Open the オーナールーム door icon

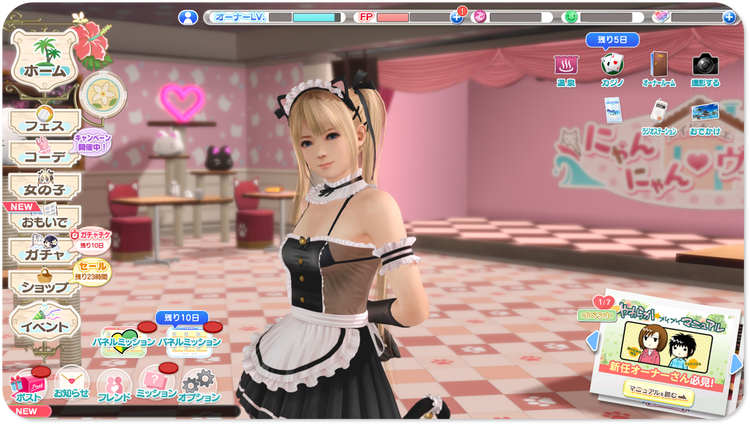(659, 67)
